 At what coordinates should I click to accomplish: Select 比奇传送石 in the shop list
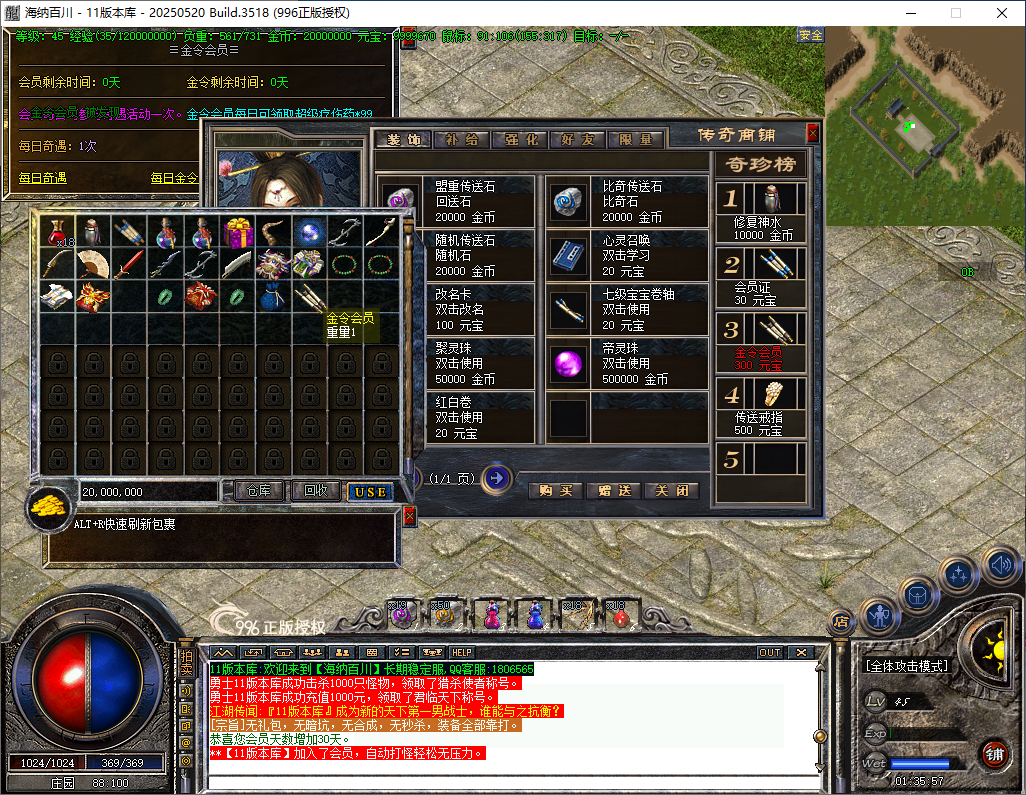[x=627, y=201]
